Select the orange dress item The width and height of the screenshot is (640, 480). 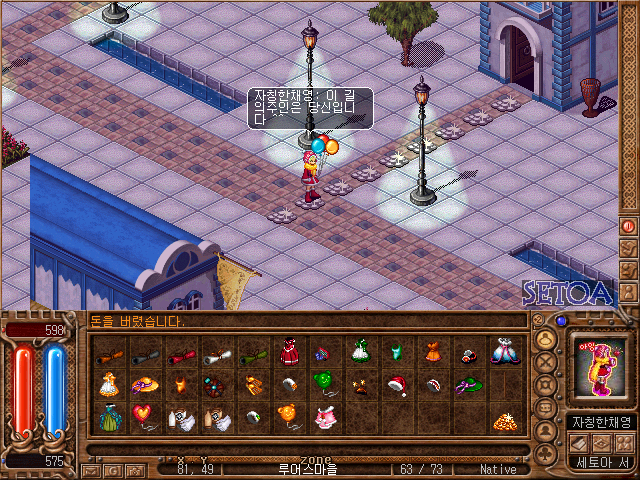point(432,351)
